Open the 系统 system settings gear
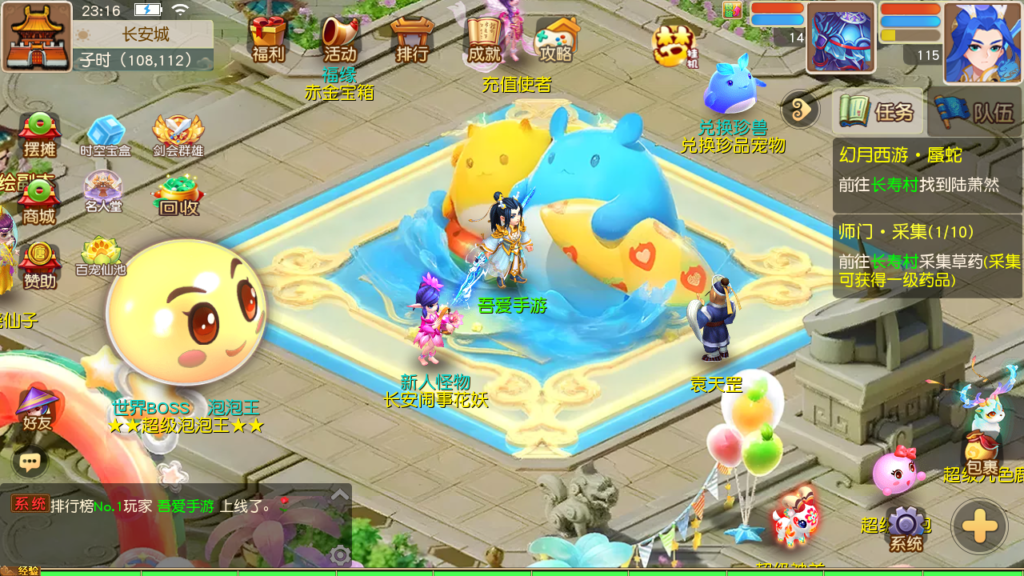Image resolution: width=1024 pixels, height=576 pixels. click(906, 529)
